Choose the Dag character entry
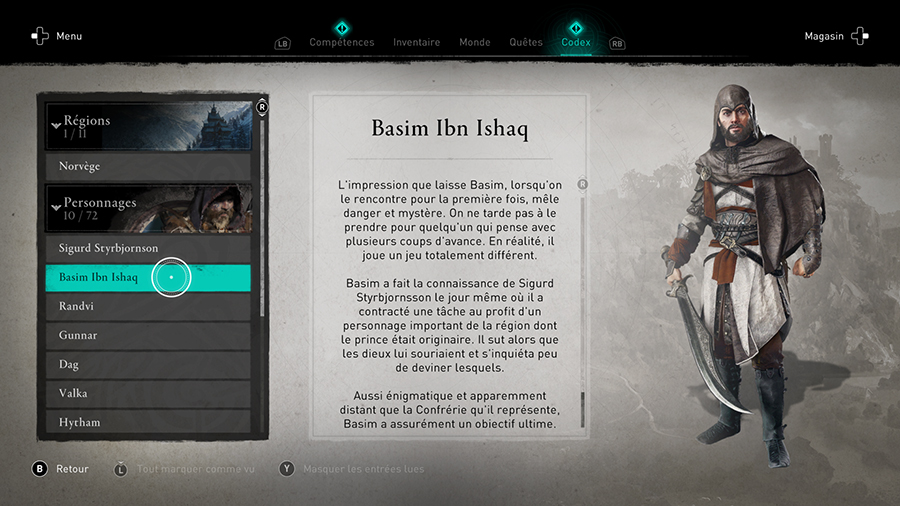Screen dimensions: 900x506 tap(148, 364)
